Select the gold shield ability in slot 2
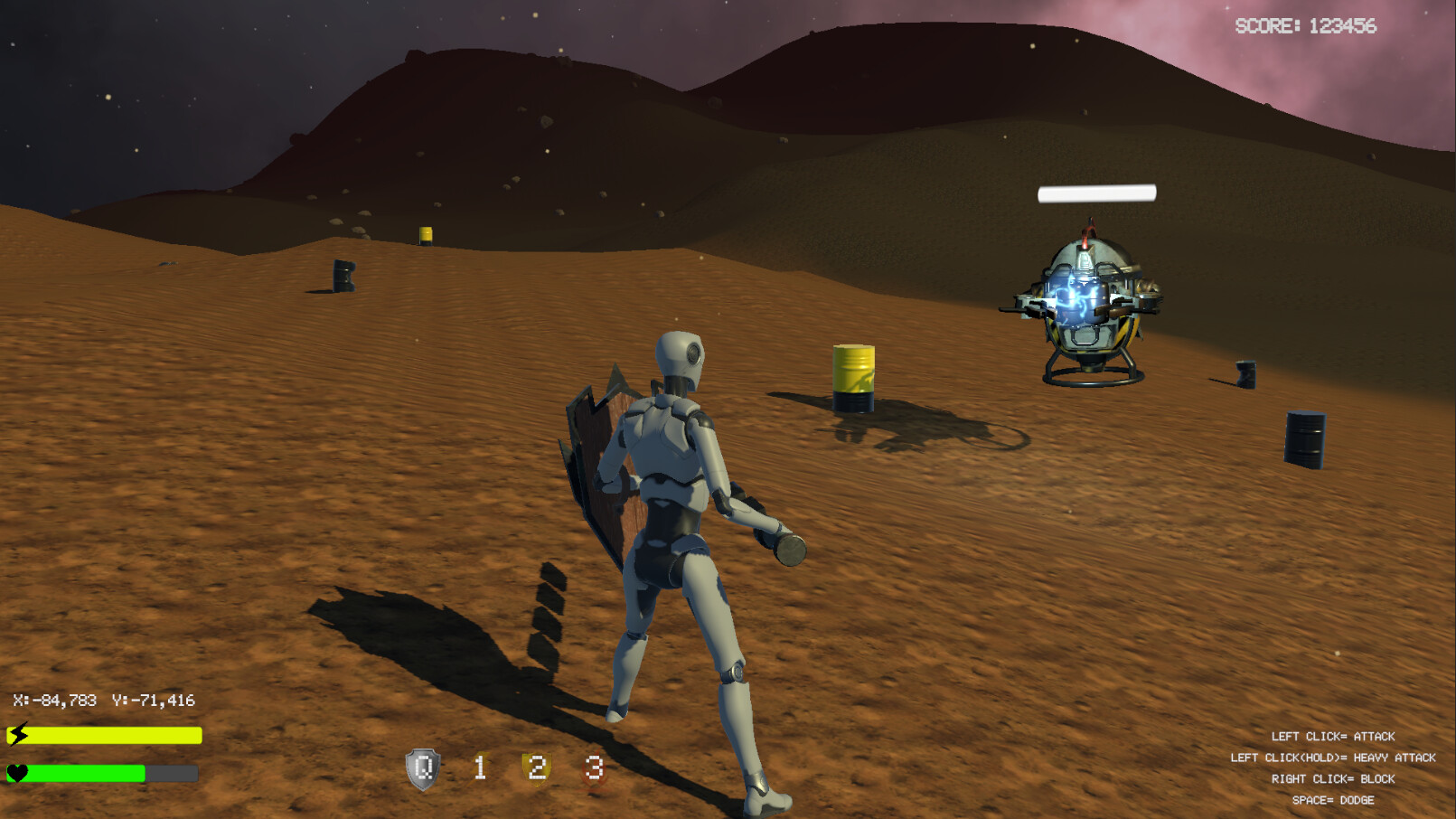1456x819 pixels. pos(537,769)
